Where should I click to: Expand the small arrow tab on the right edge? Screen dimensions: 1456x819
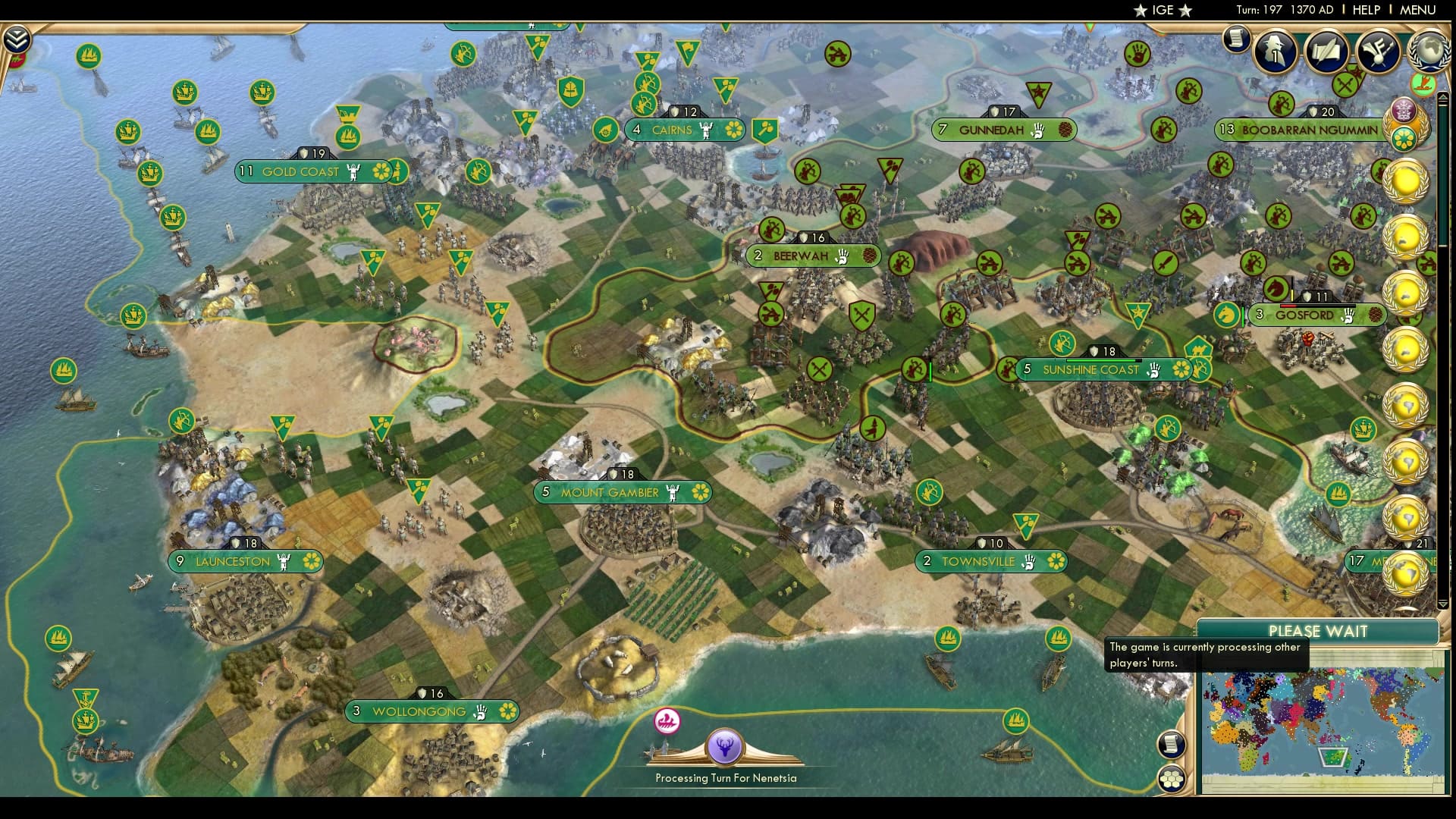[1444, 99]
